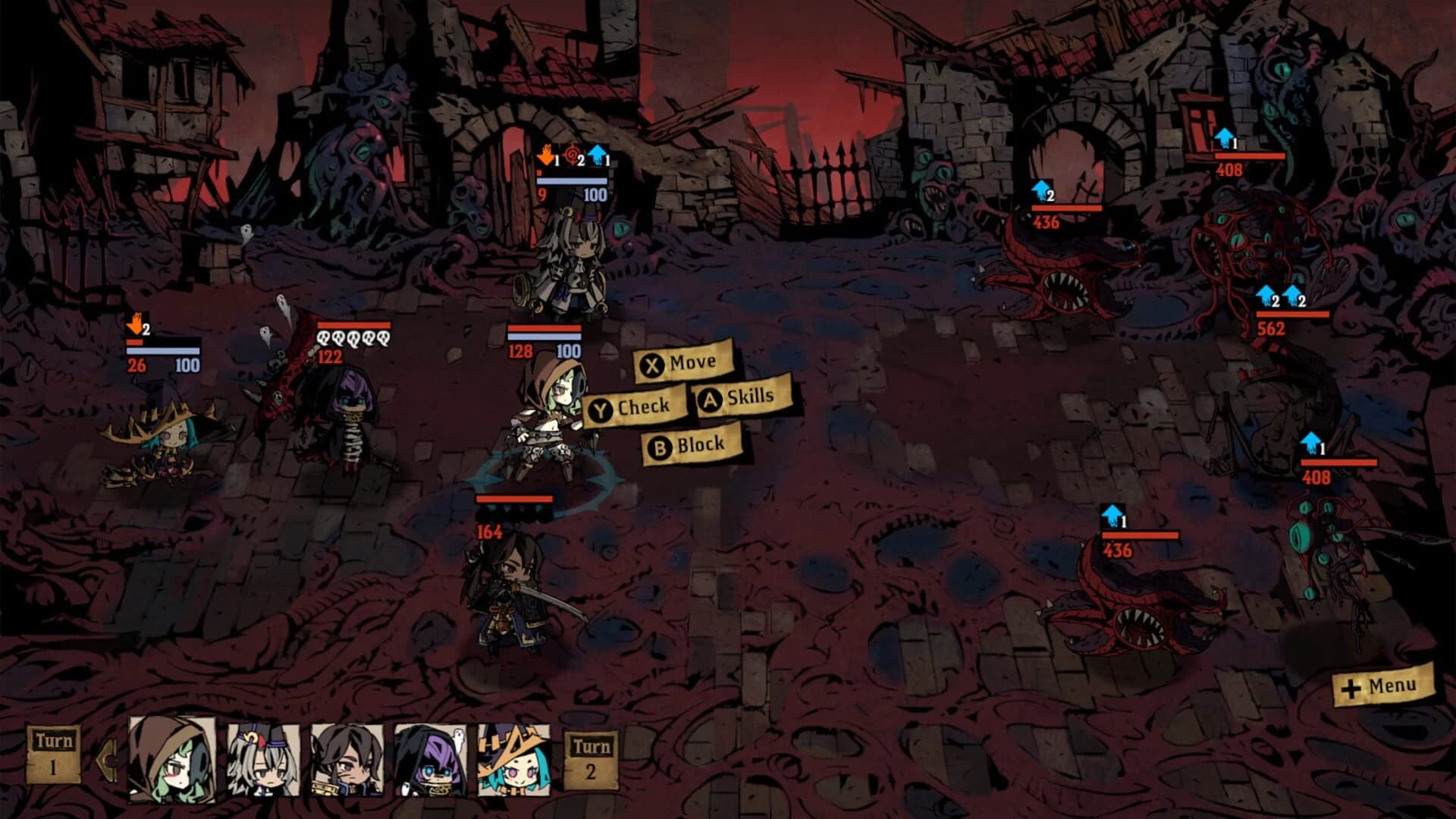Select the Turn 2 marker

pos(591,758)
